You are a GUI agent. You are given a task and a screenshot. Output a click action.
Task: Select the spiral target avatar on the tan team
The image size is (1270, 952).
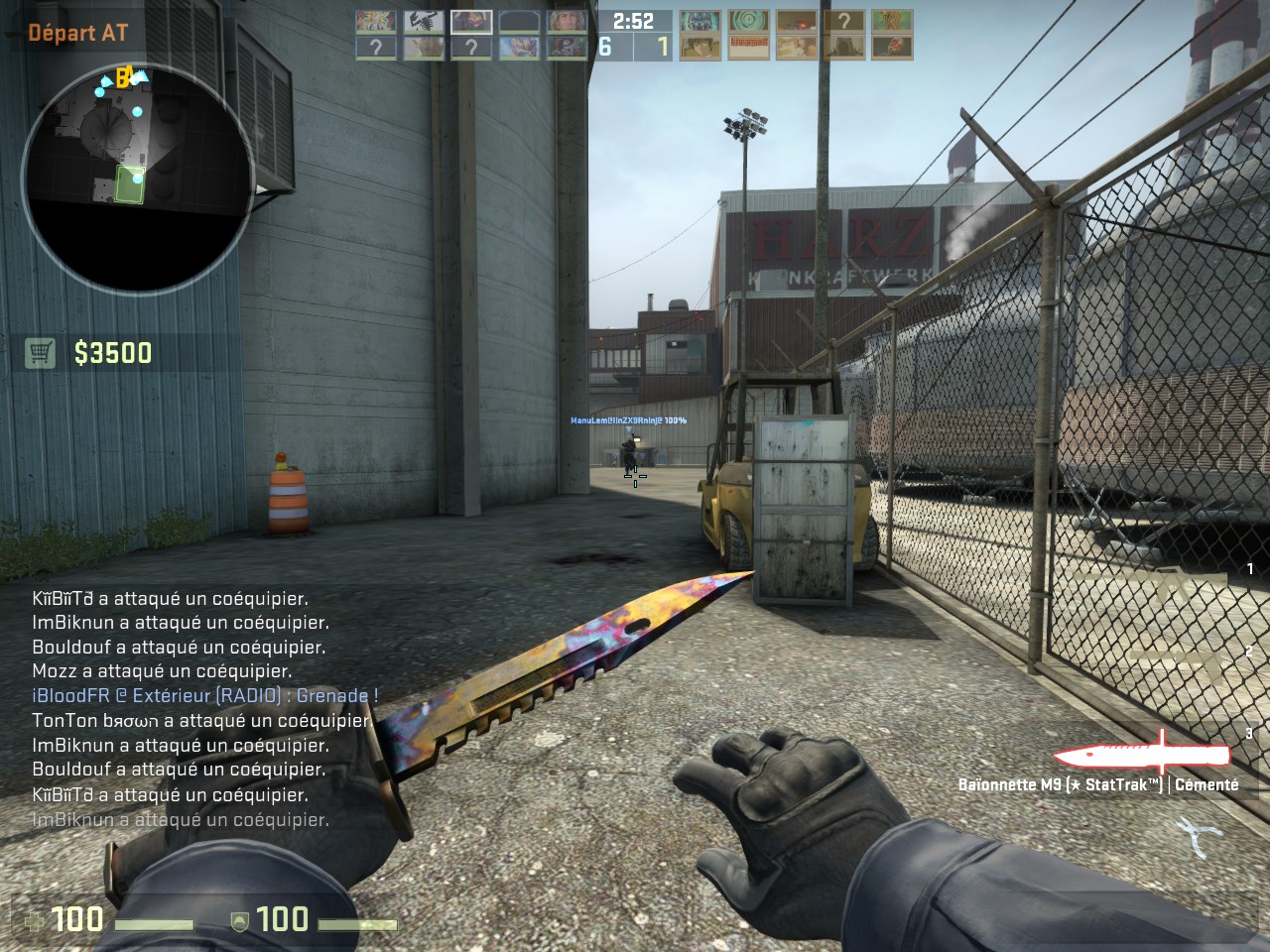coord(748,22)
